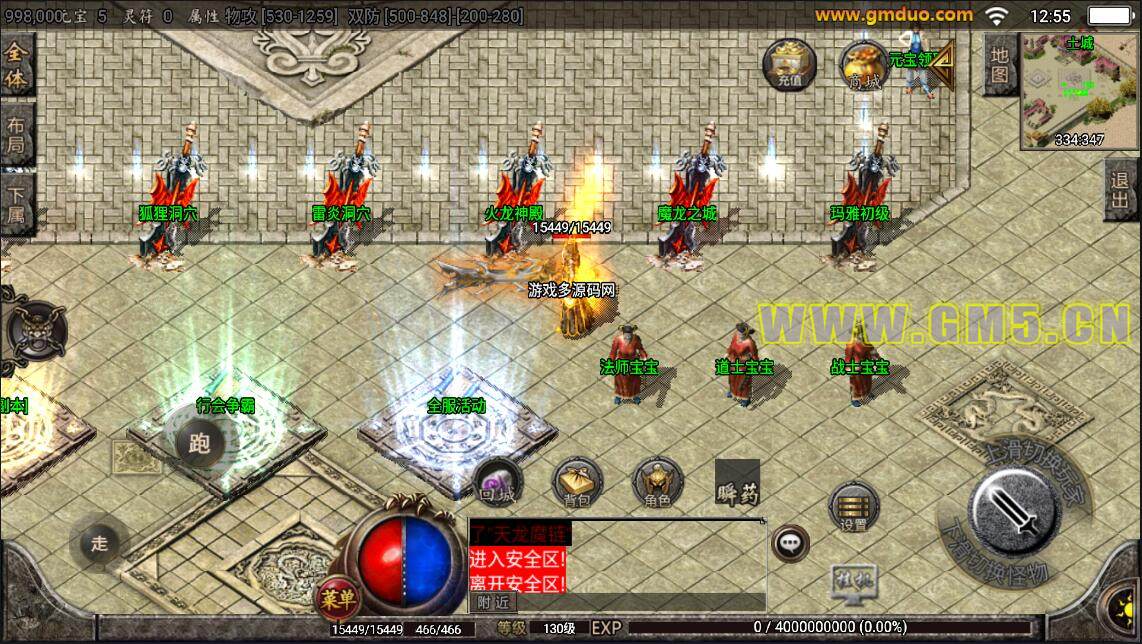Open the 角色 character sheet
The image size is (1142, 644).
(657, 482)
